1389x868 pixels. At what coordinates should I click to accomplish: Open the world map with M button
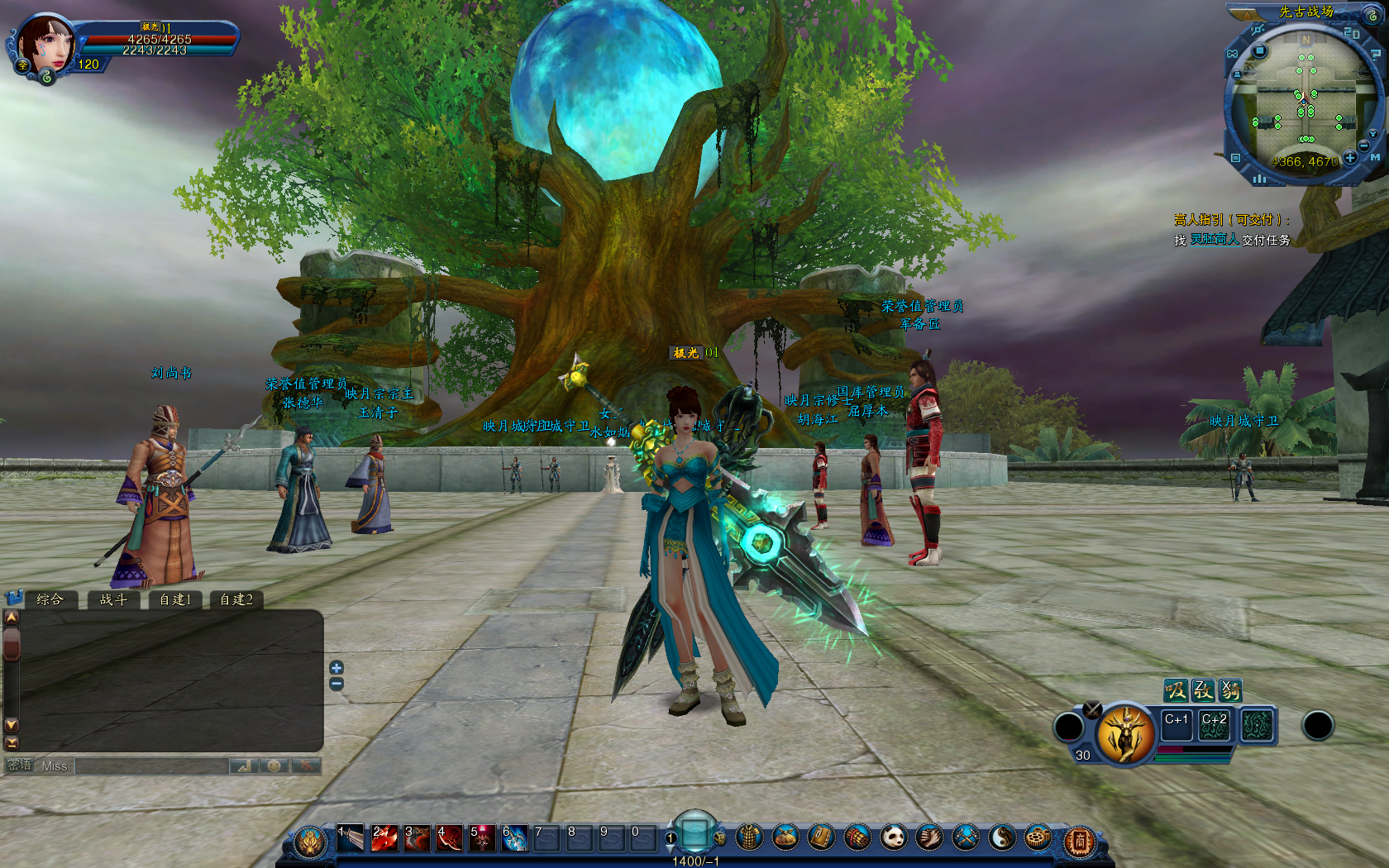click(1376, 157)
